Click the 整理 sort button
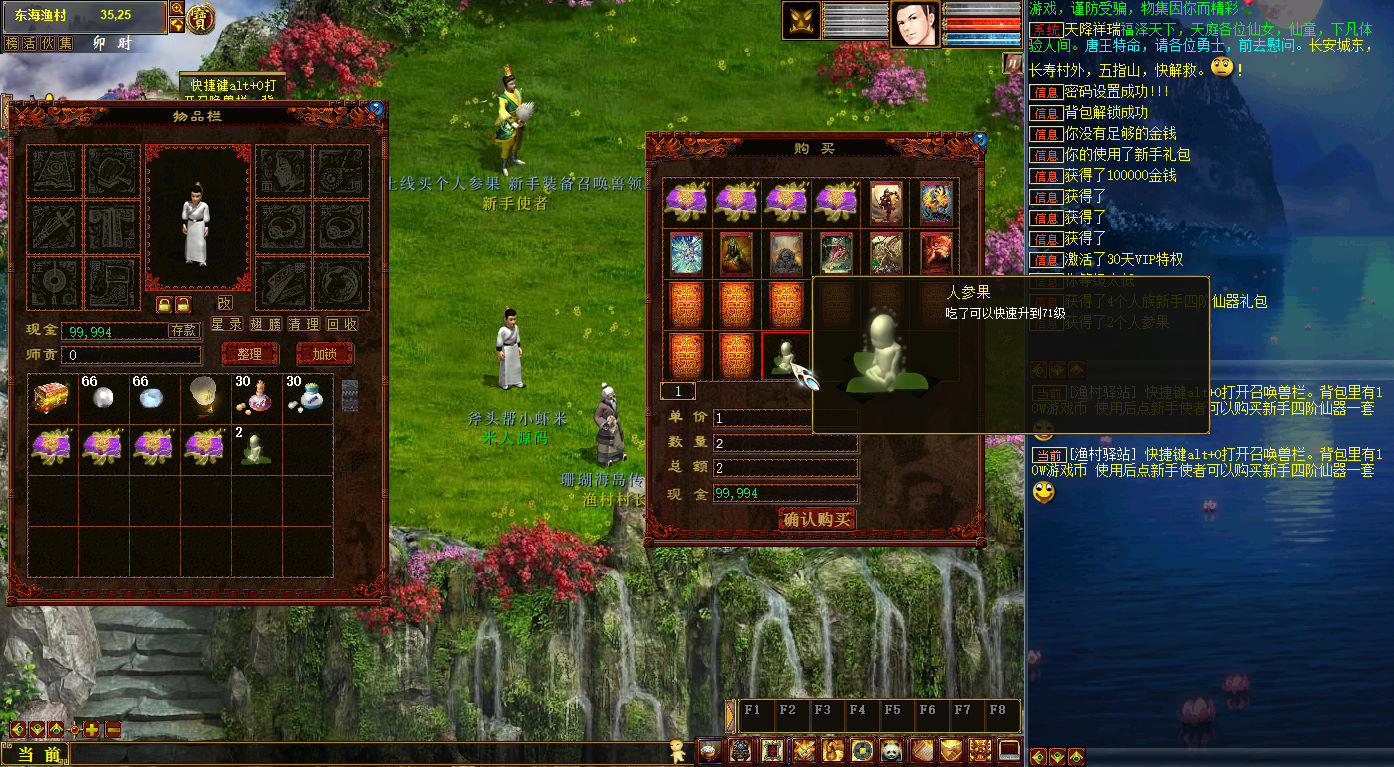Viewport: 1394px width, 767px height. point(249,354)
